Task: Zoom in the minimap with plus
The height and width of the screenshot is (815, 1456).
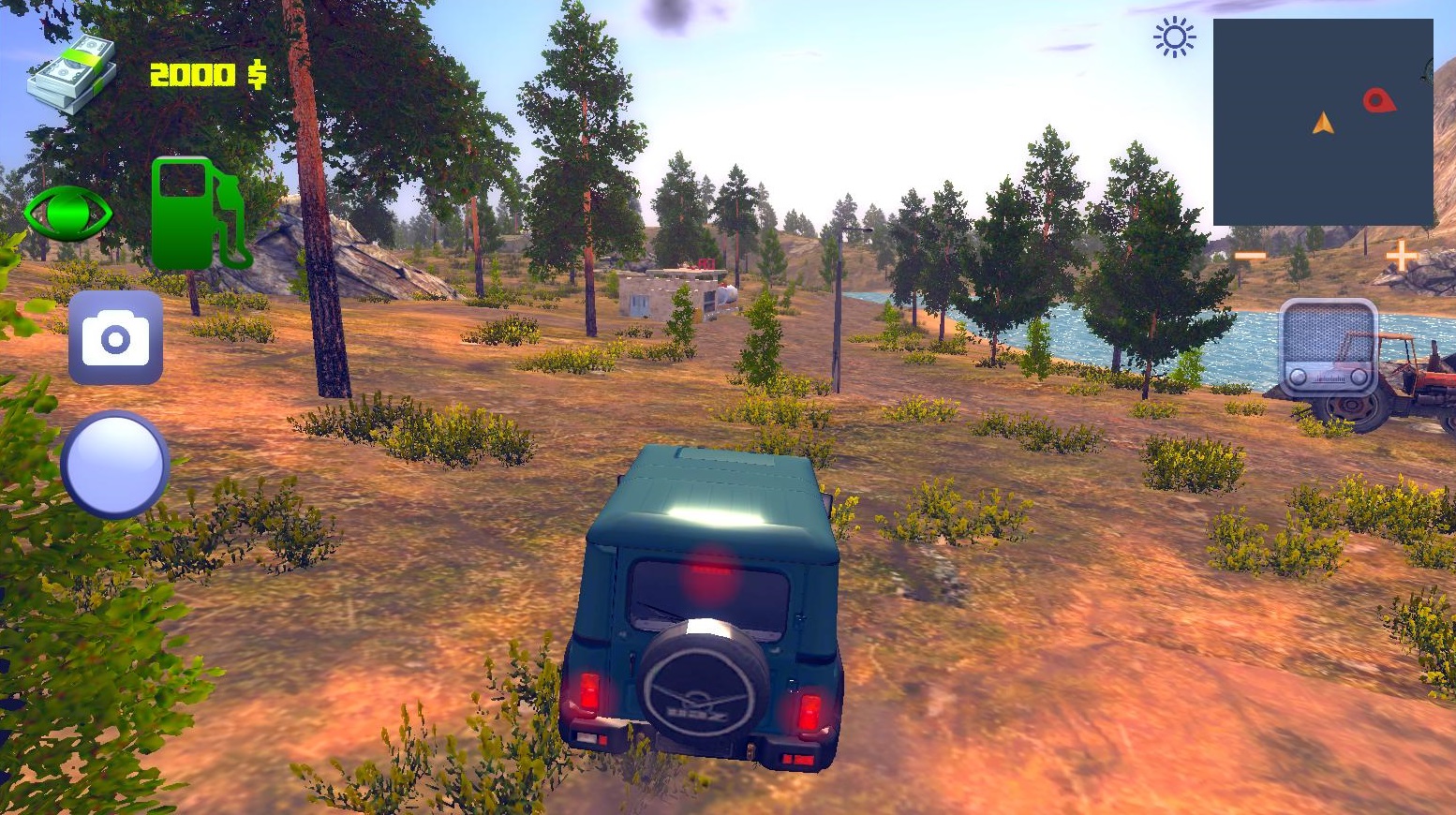Action: (1402, 255)
